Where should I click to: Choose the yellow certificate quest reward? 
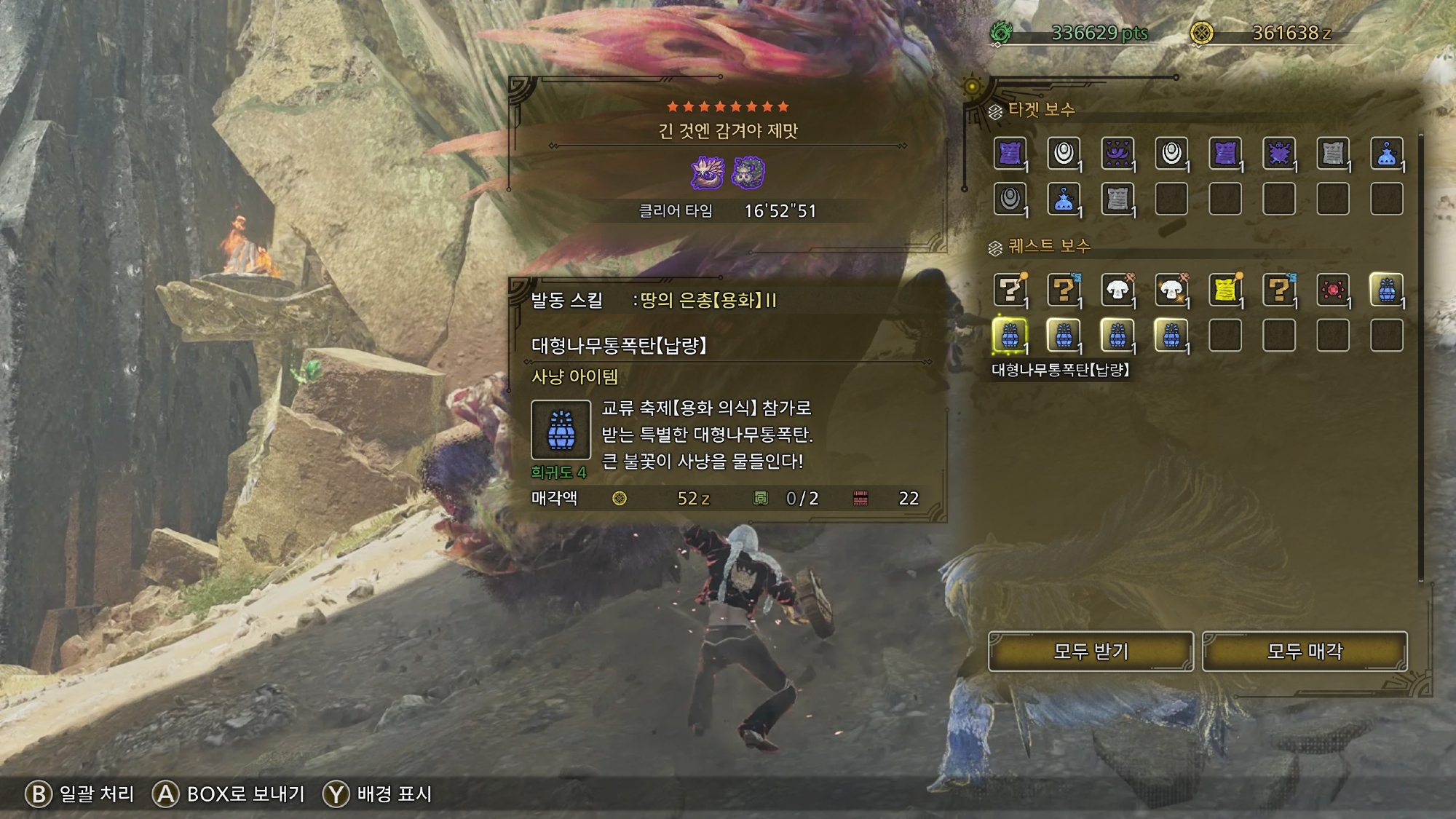tap(1225, 290)
